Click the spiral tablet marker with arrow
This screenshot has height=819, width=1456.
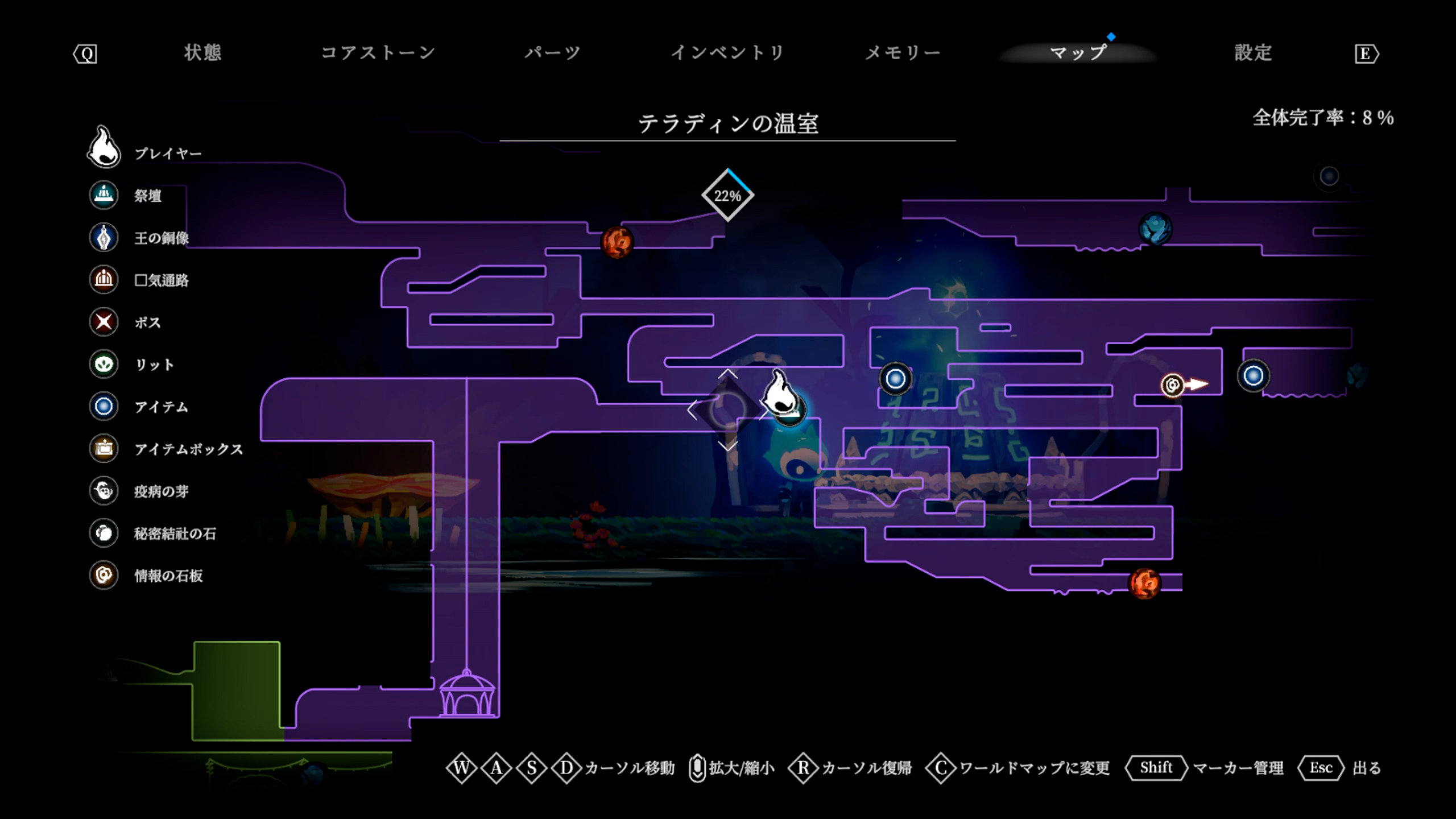click(x=1173, y=386)
